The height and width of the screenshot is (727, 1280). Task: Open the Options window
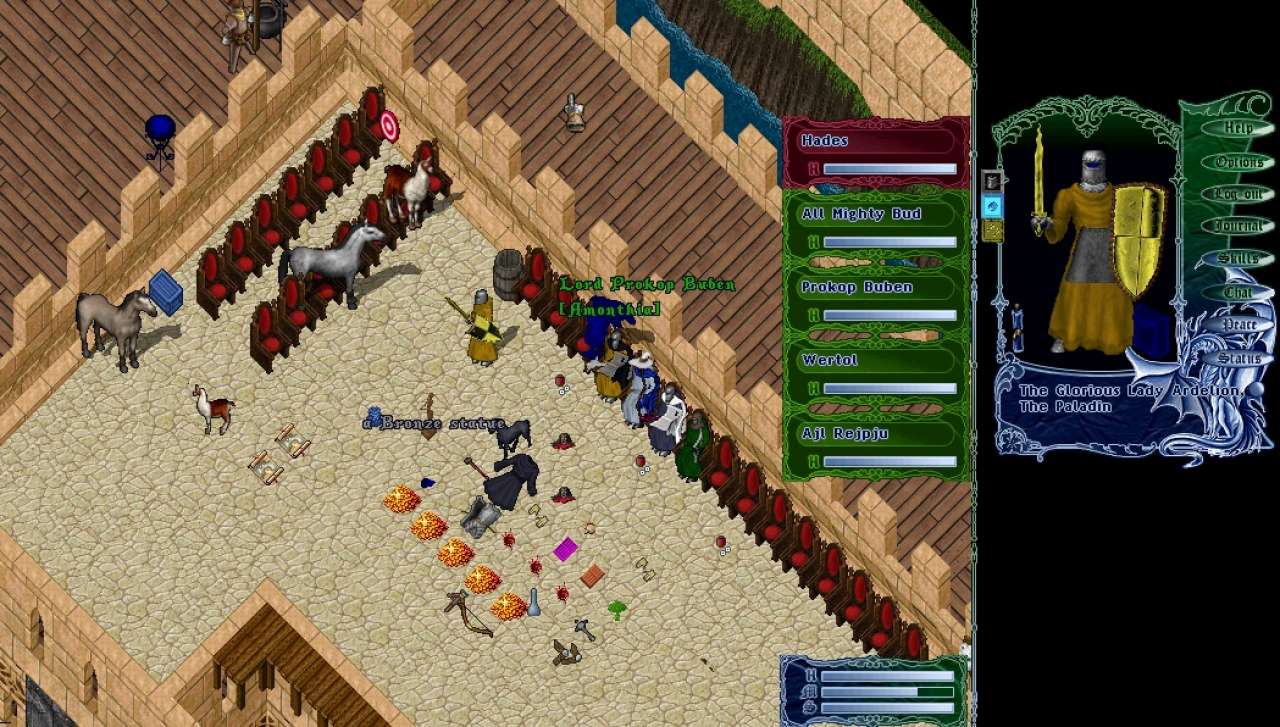pyautogui.click(x=1238, y=162)
